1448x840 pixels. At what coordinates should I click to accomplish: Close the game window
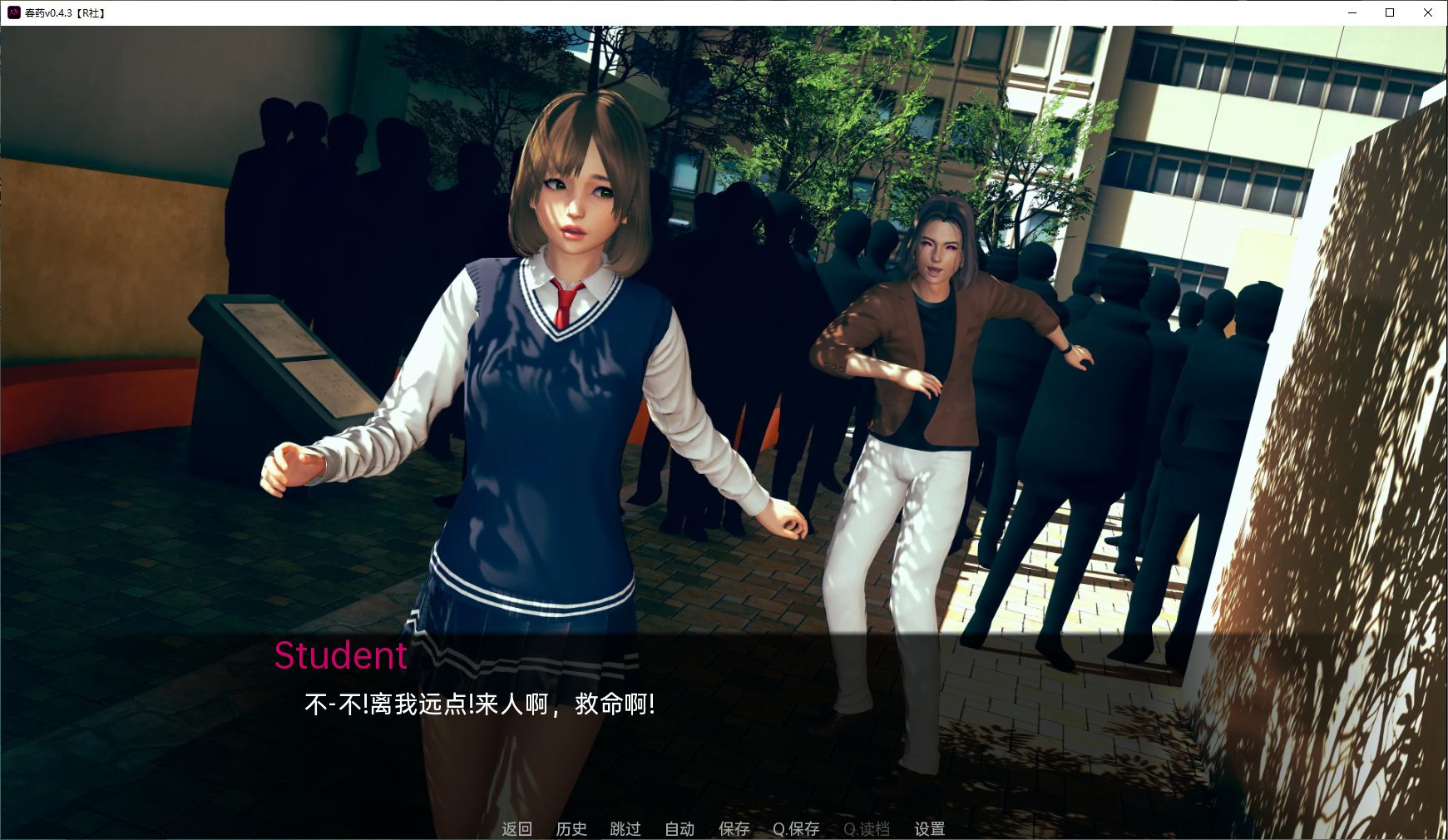1427,12
